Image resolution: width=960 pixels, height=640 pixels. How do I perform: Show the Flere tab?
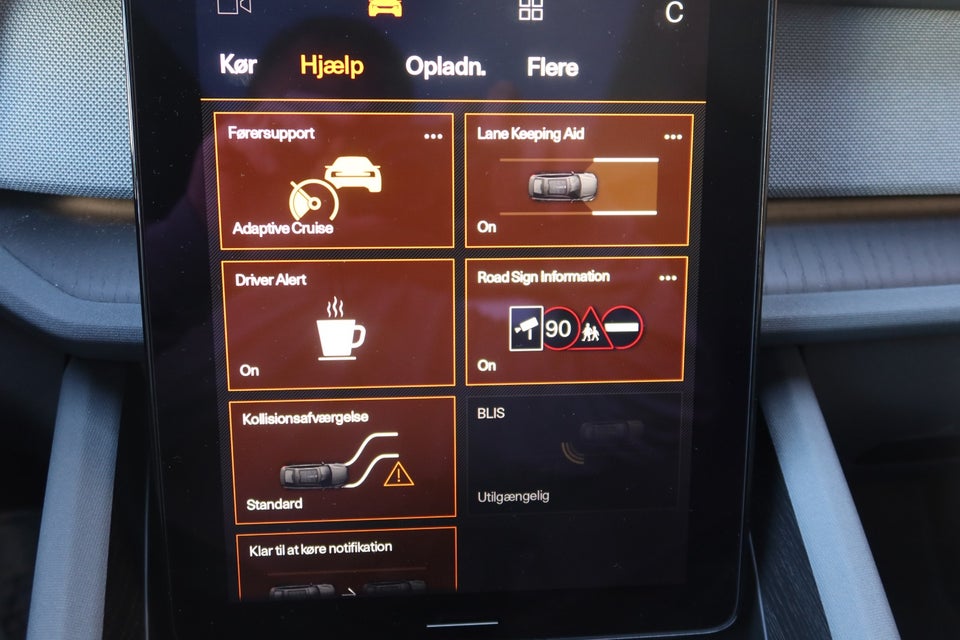[552, 68]
